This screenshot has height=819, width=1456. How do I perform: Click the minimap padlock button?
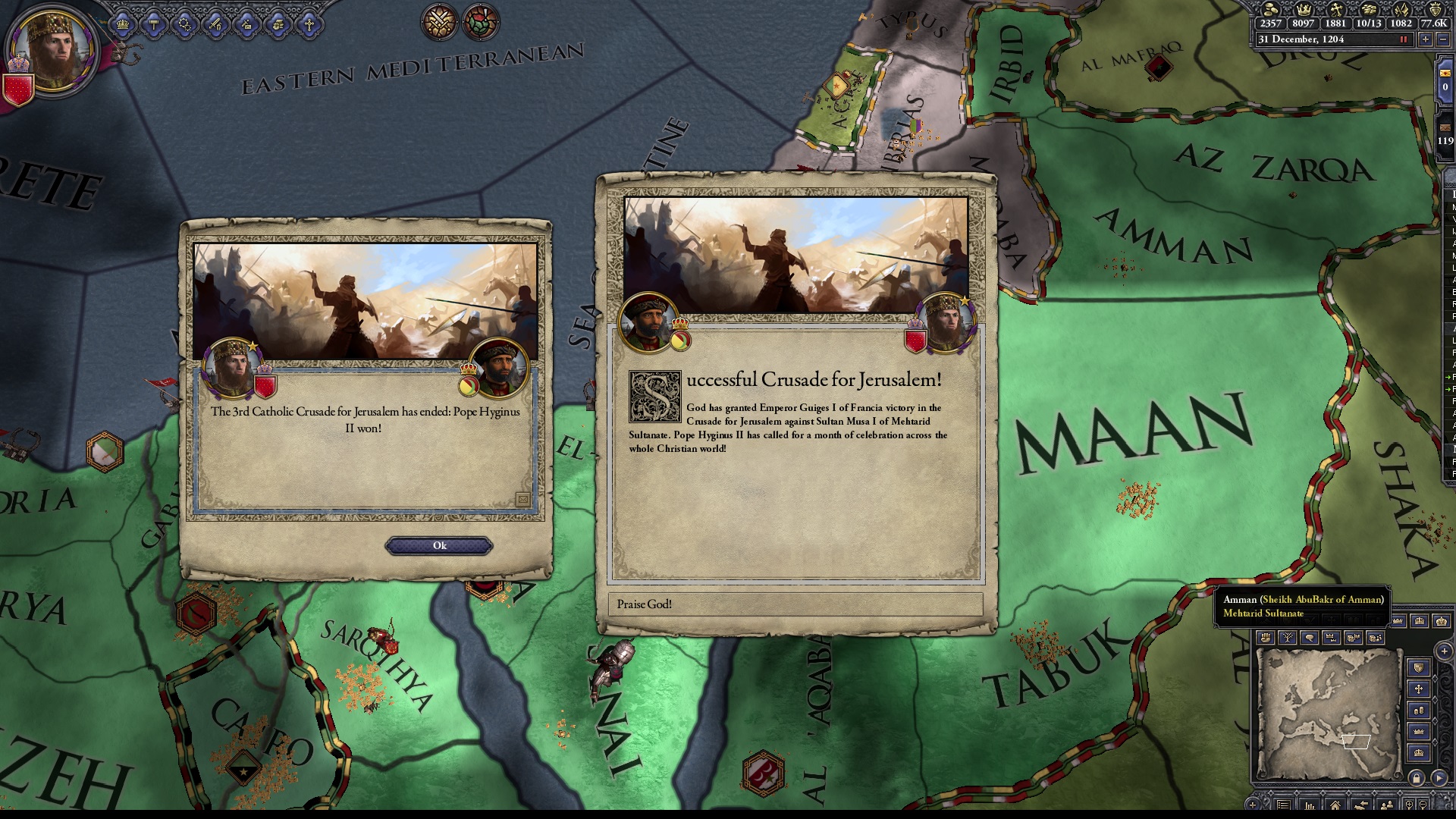point(1417,778)
